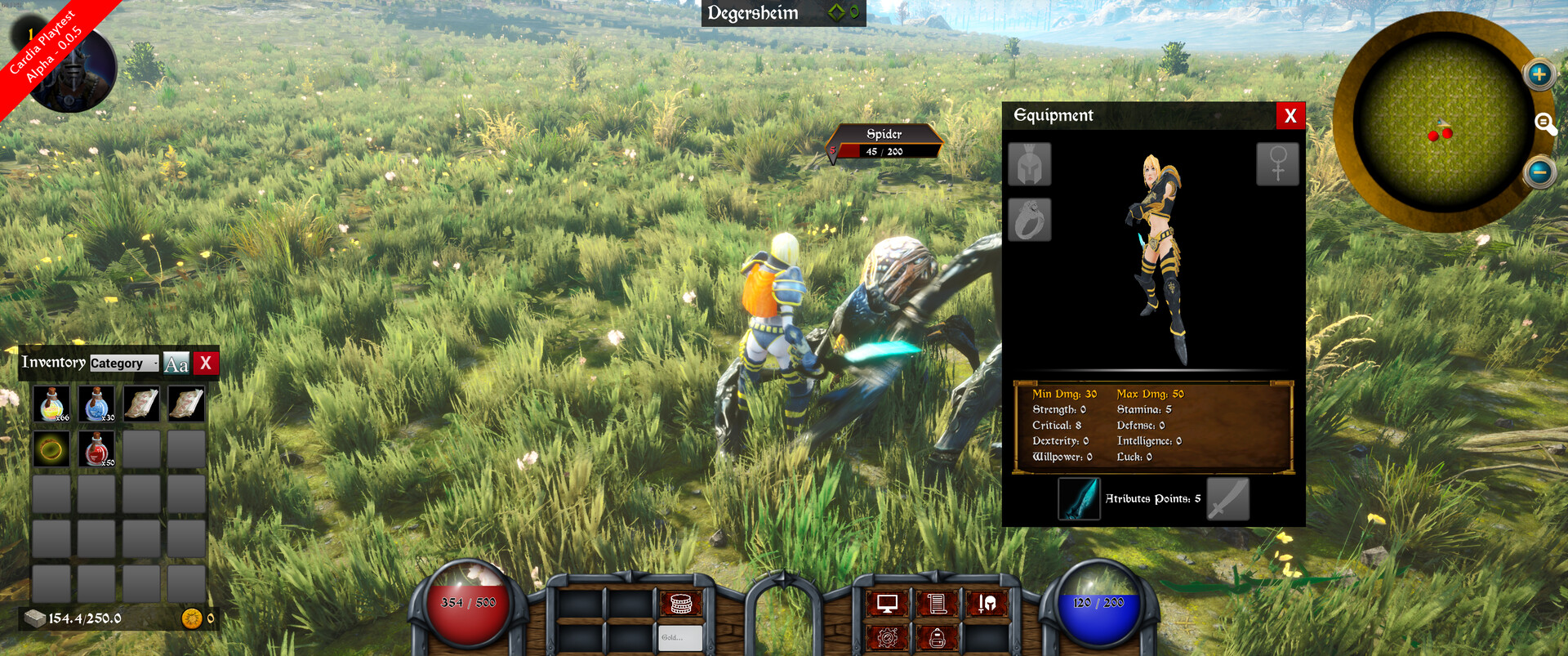Image resolution: width=1568 pixels, height=656 pixels.
Task: Select the health potion stack of 50
Action: point(96,448)
